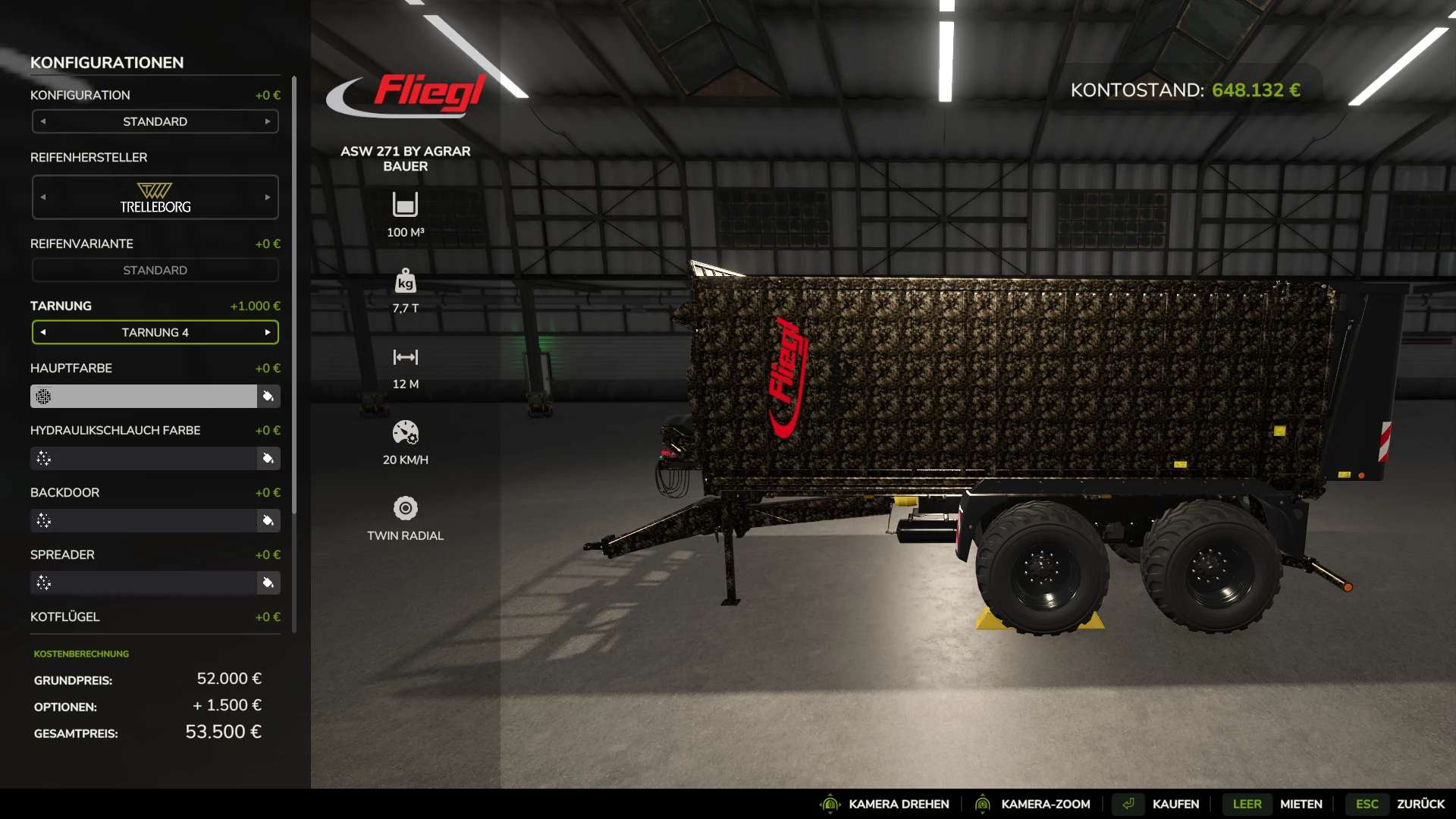This screenshot has height=819, width=1456.
Task: Switch to previous Reifenhersteller brand
Action: click(43, 197)
